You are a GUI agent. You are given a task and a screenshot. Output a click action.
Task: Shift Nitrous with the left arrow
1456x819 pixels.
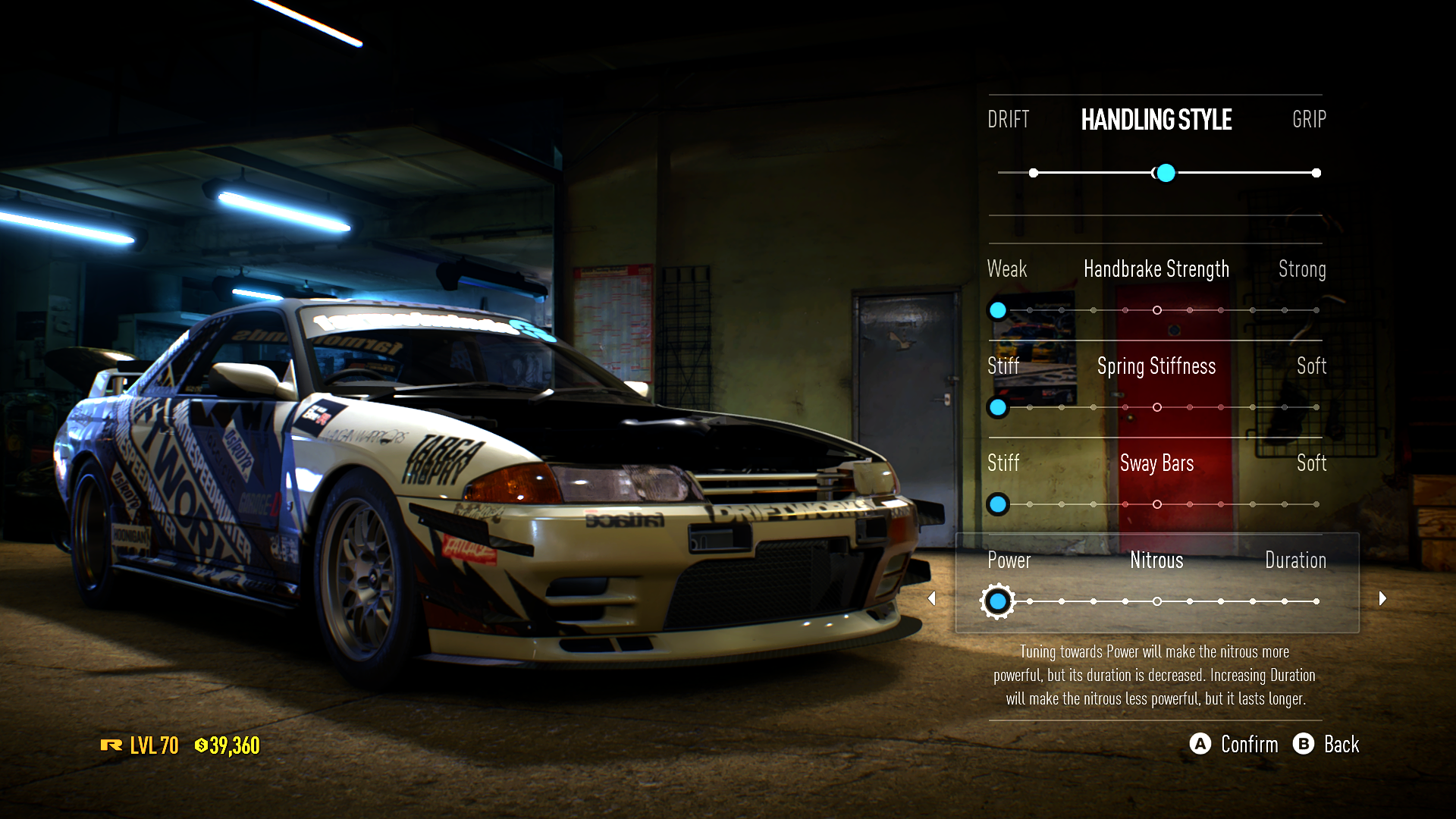[932, 598]
